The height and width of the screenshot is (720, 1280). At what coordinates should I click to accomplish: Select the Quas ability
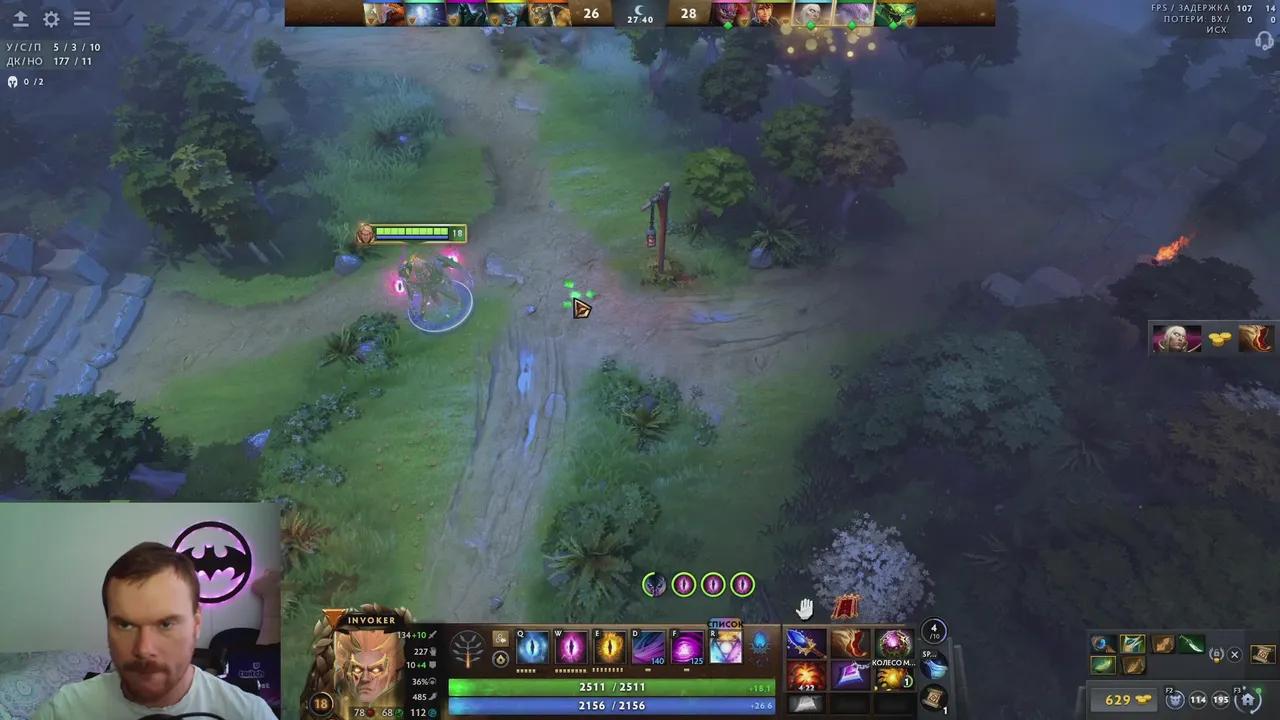click(531, 647)
